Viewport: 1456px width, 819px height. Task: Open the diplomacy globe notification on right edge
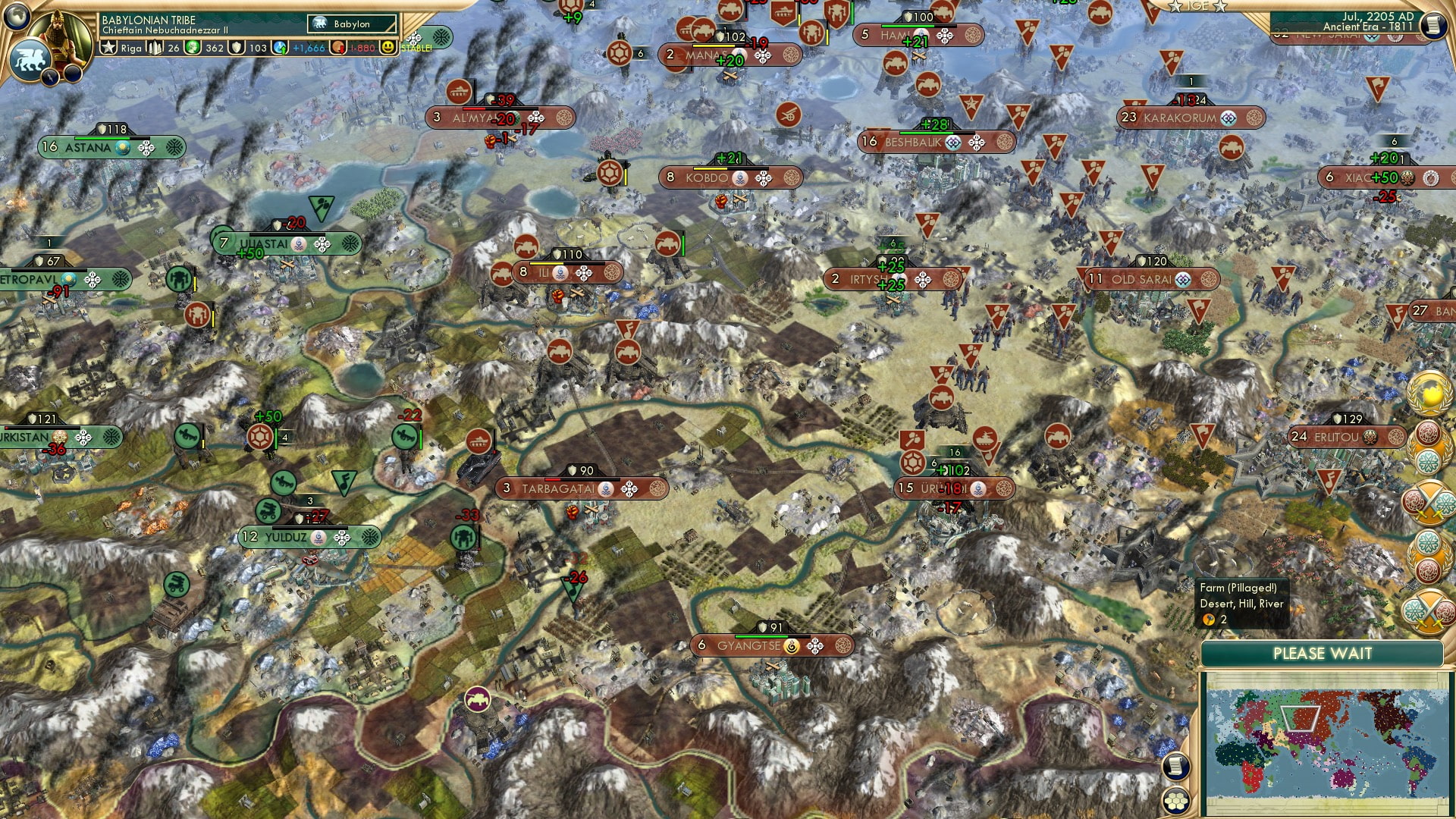coord(1429,394)
